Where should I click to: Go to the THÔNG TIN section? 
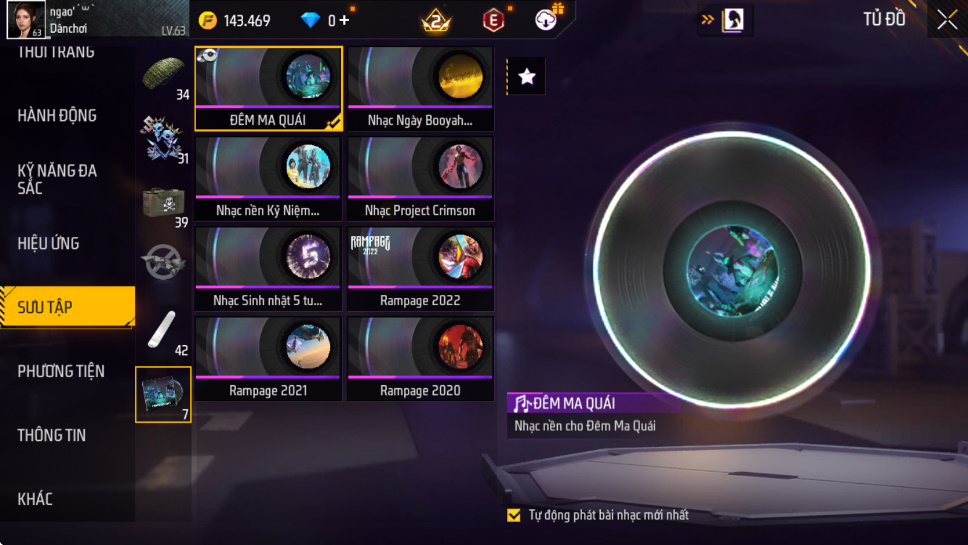click(52, 435)
